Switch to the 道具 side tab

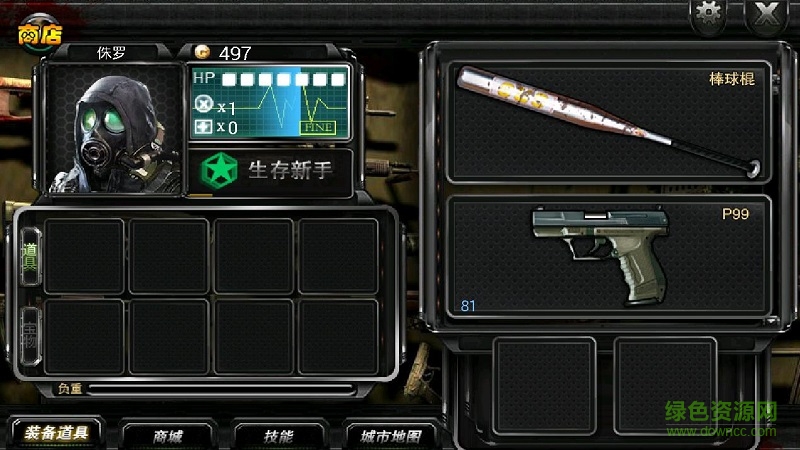pyautogui.click(x=30, y=256)
